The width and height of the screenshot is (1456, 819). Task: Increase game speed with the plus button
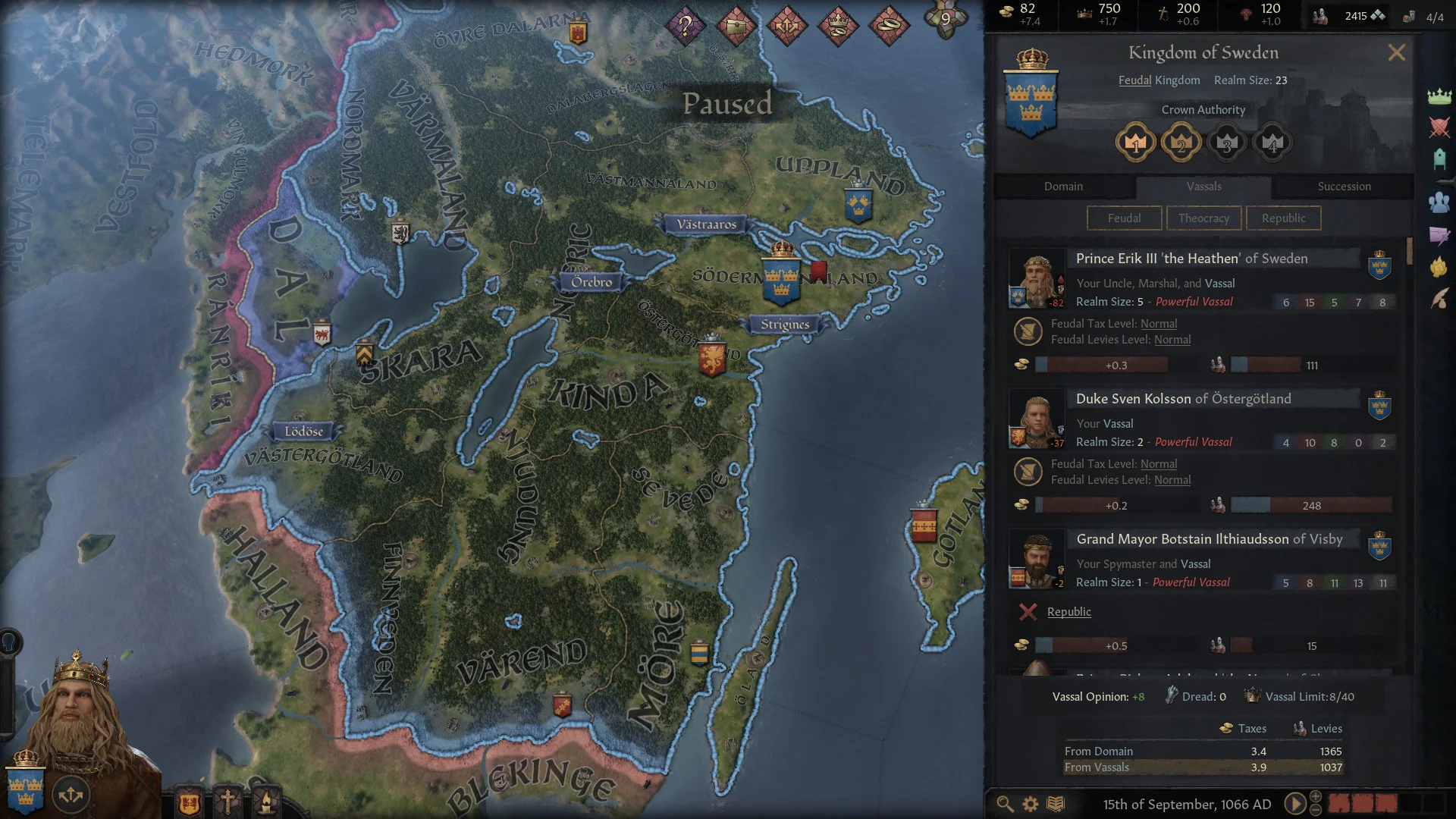coord(1314,796)
